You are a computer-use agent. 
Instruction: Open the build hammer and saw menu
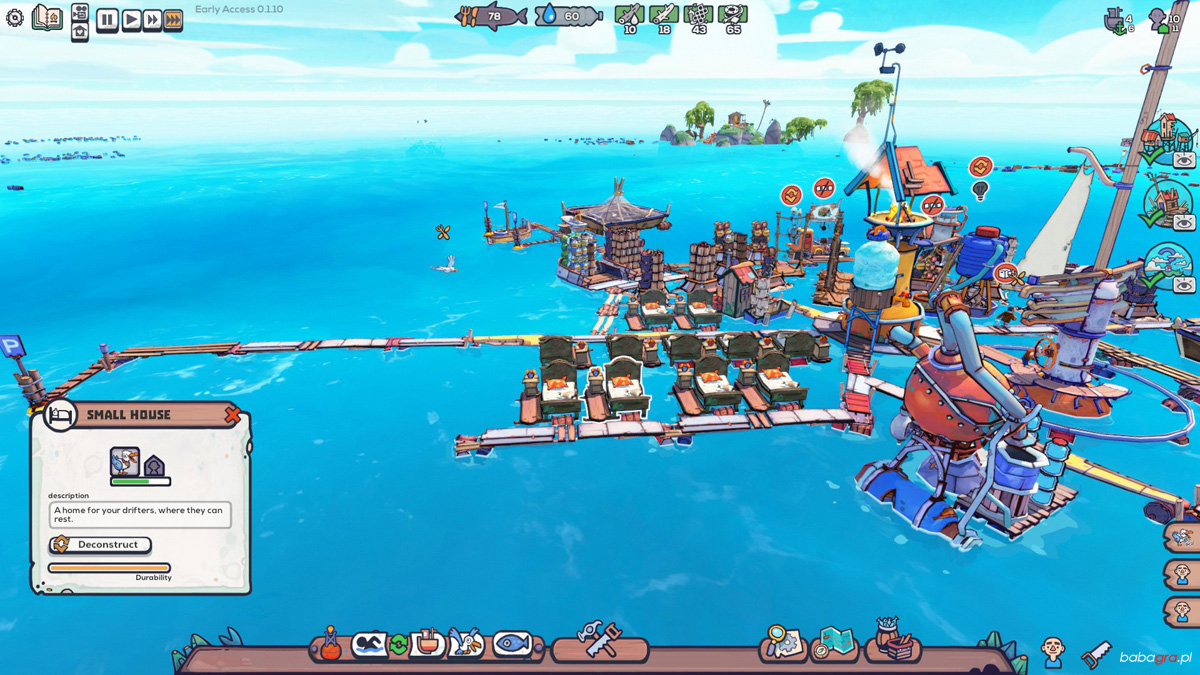coord(599,640)
